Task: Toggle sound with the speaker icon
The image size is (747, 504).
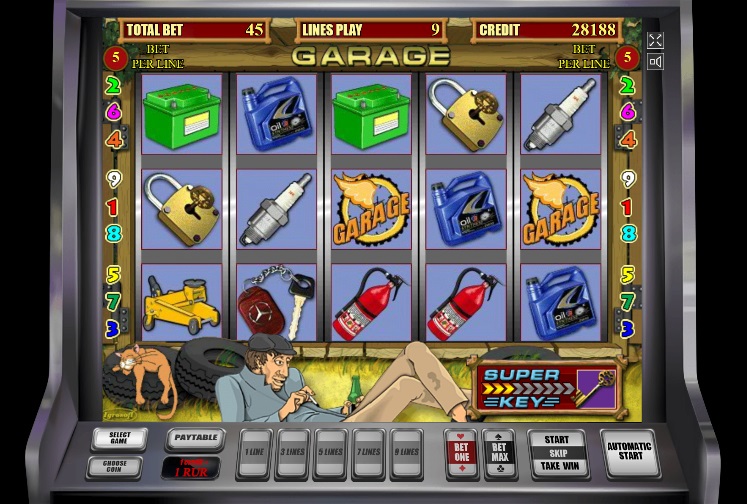Action: tap(655, 62)
